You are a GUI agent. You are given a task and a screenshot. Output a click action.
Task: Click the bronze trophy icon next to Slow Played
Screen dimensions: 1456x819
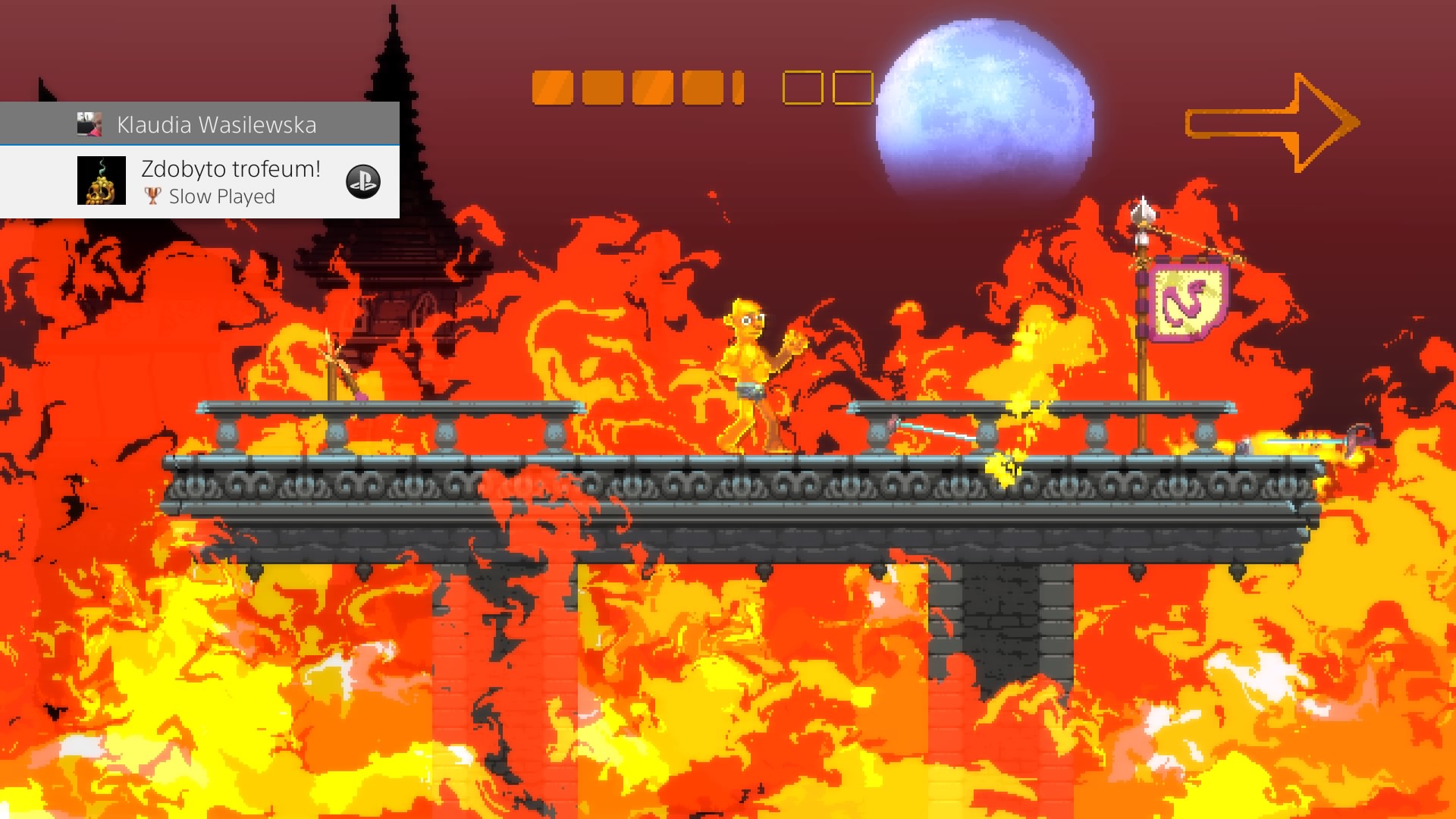[153, 196]
